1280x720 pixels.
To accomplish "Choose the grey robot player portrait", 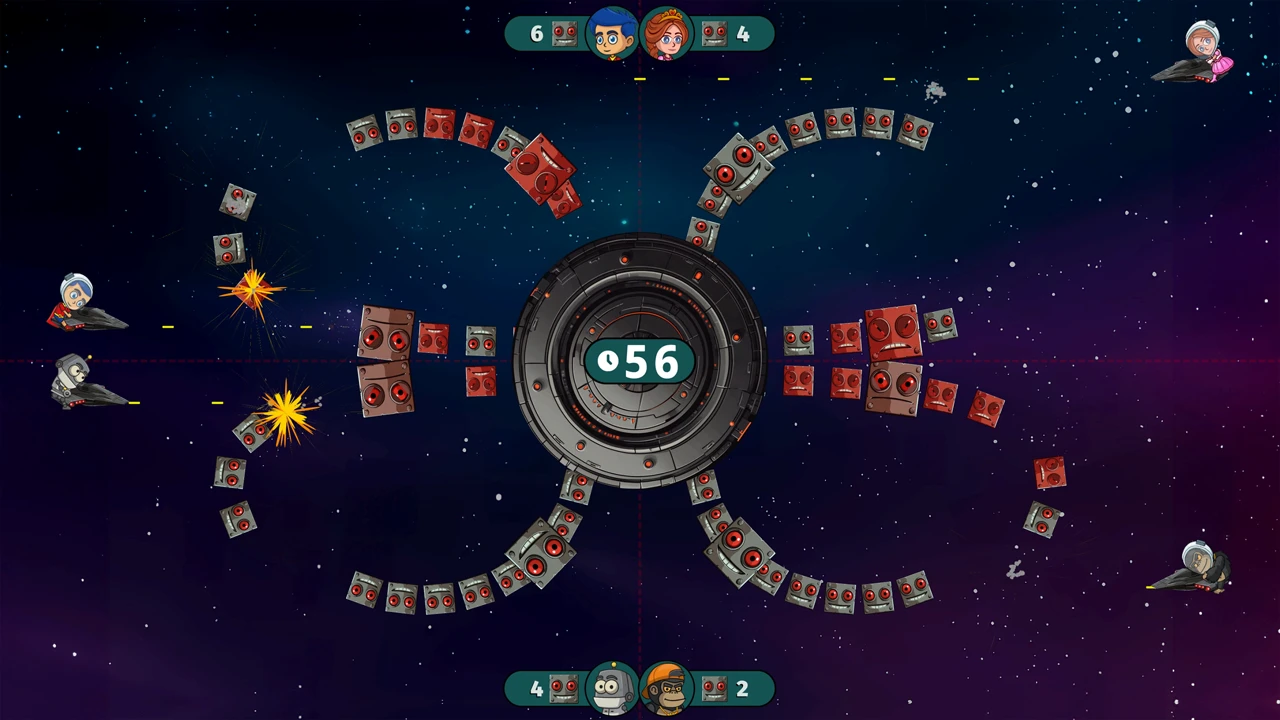I will pyautogui.click(x=612, y=688).
